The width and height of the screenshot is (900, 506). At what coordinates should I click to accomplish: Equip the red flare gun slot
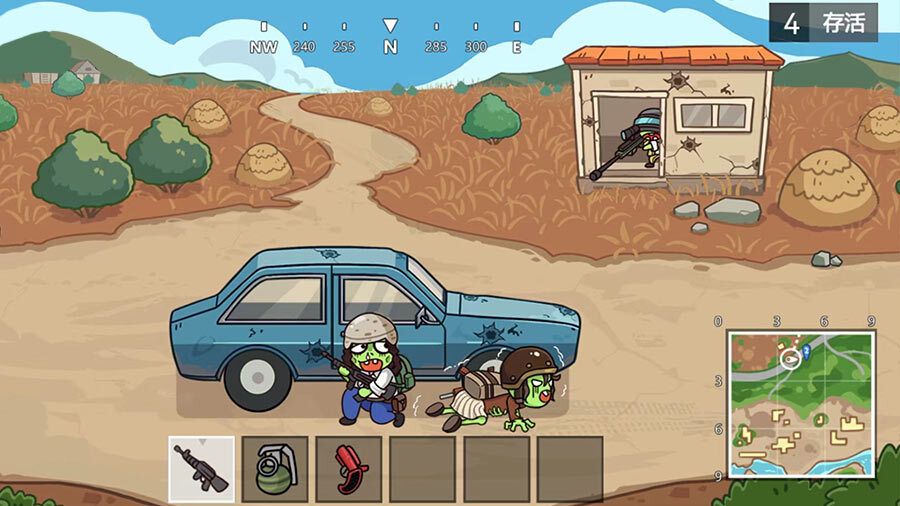(349, 468)
